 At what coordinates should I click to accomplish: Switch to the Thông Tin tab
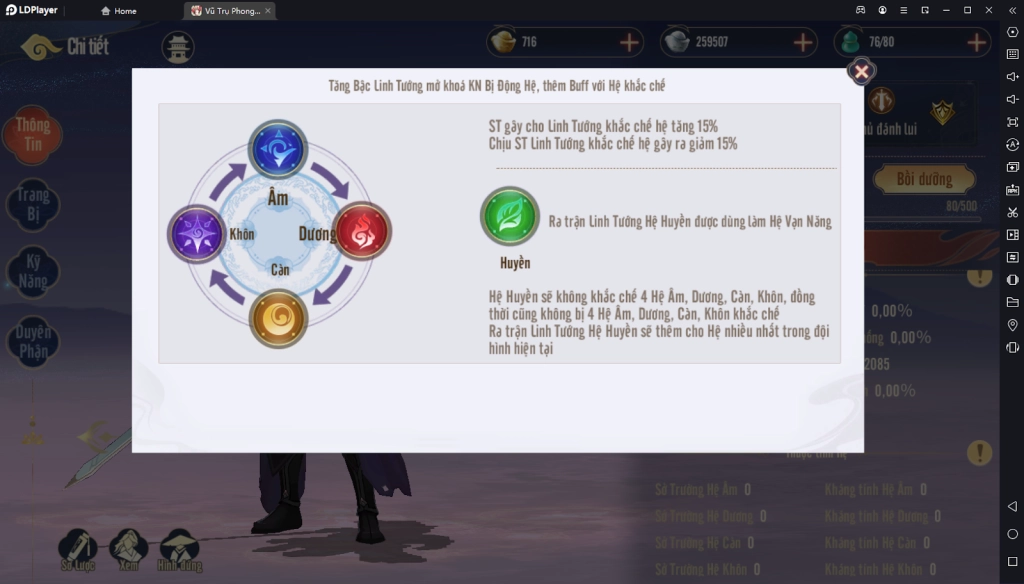(32, 135)
